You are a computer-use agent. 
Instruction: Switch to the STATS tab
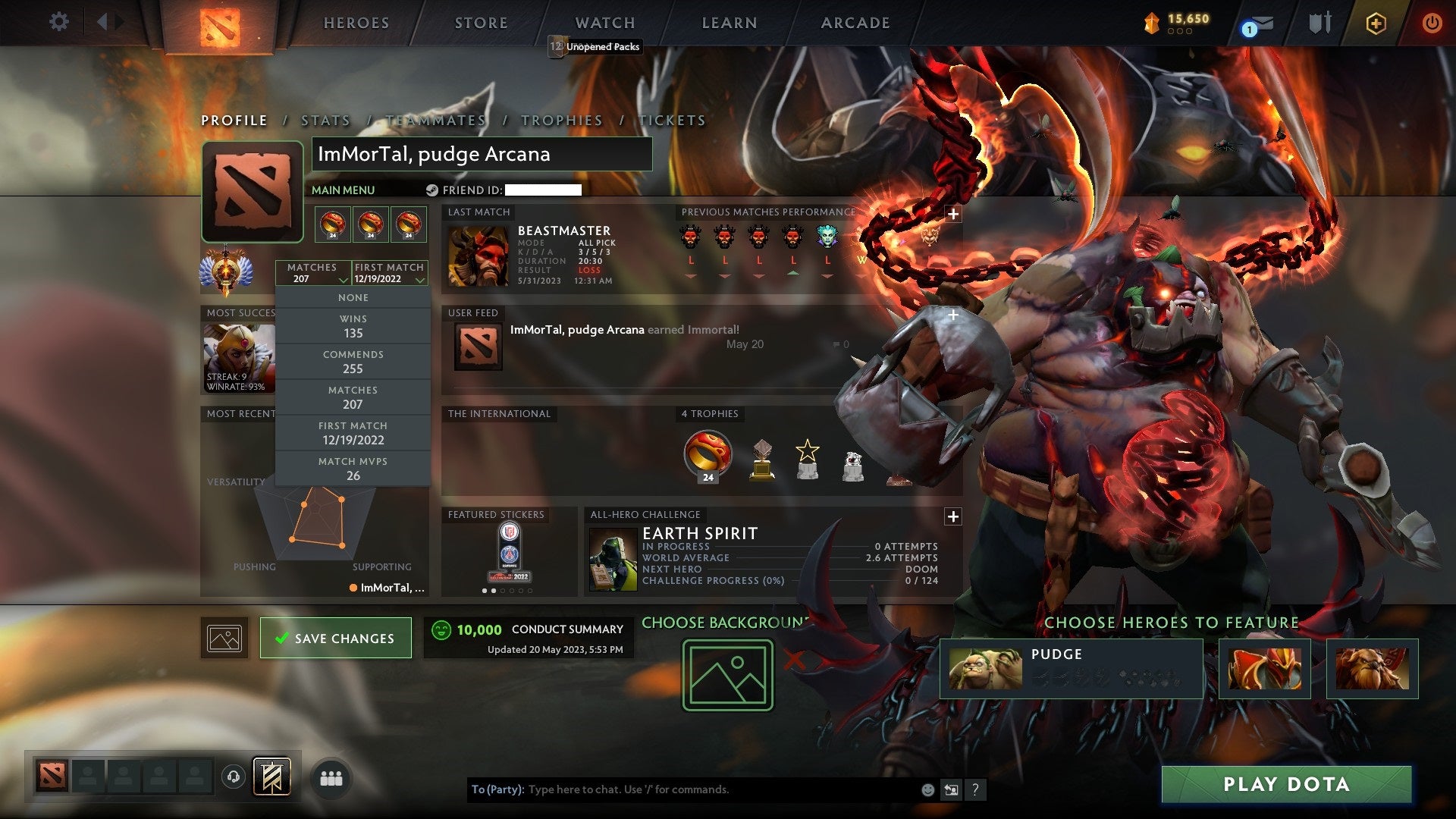point(324,120)
